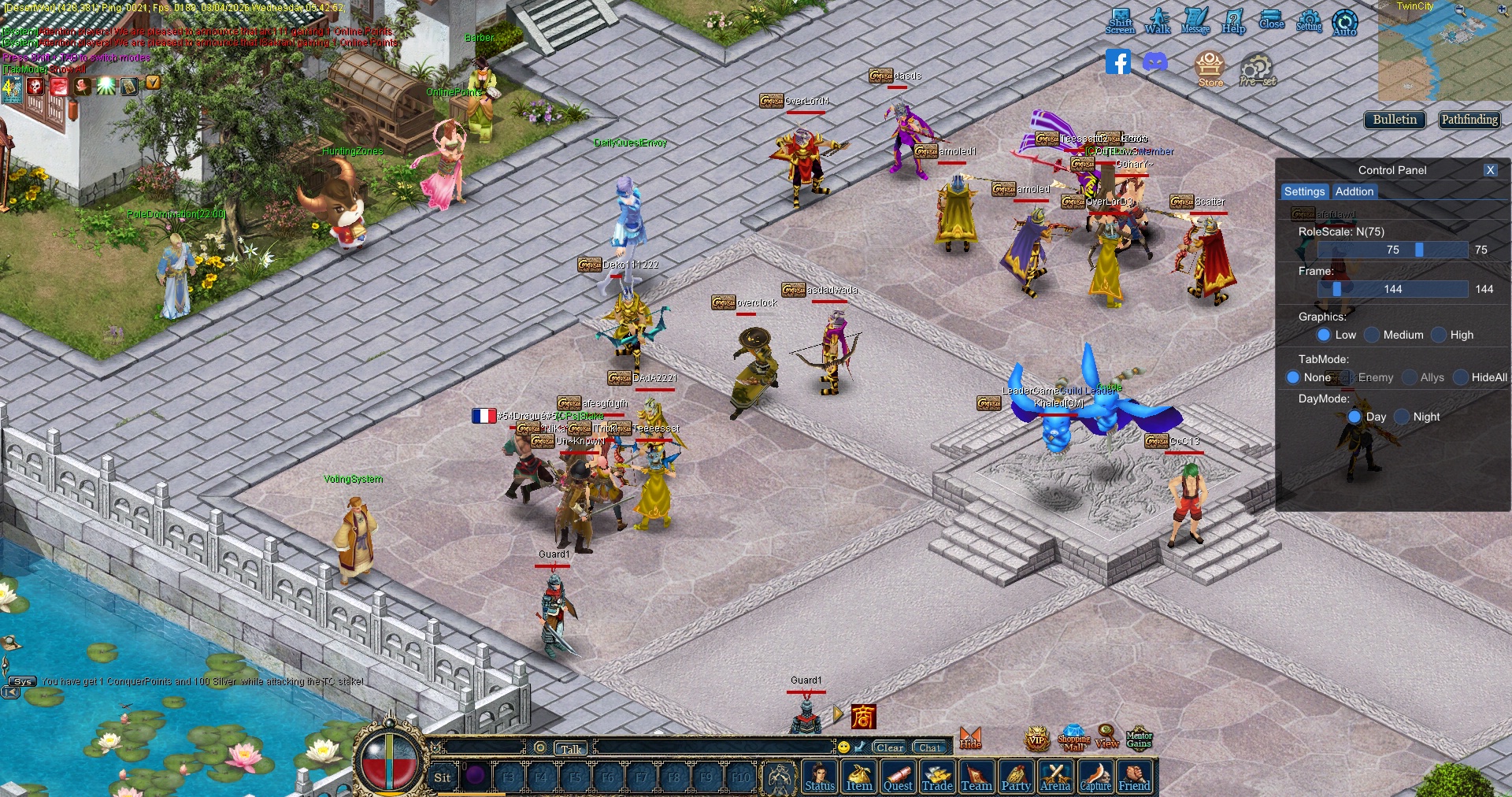
Task: Set Graphics quality to High
Action: click(1439, 335)
